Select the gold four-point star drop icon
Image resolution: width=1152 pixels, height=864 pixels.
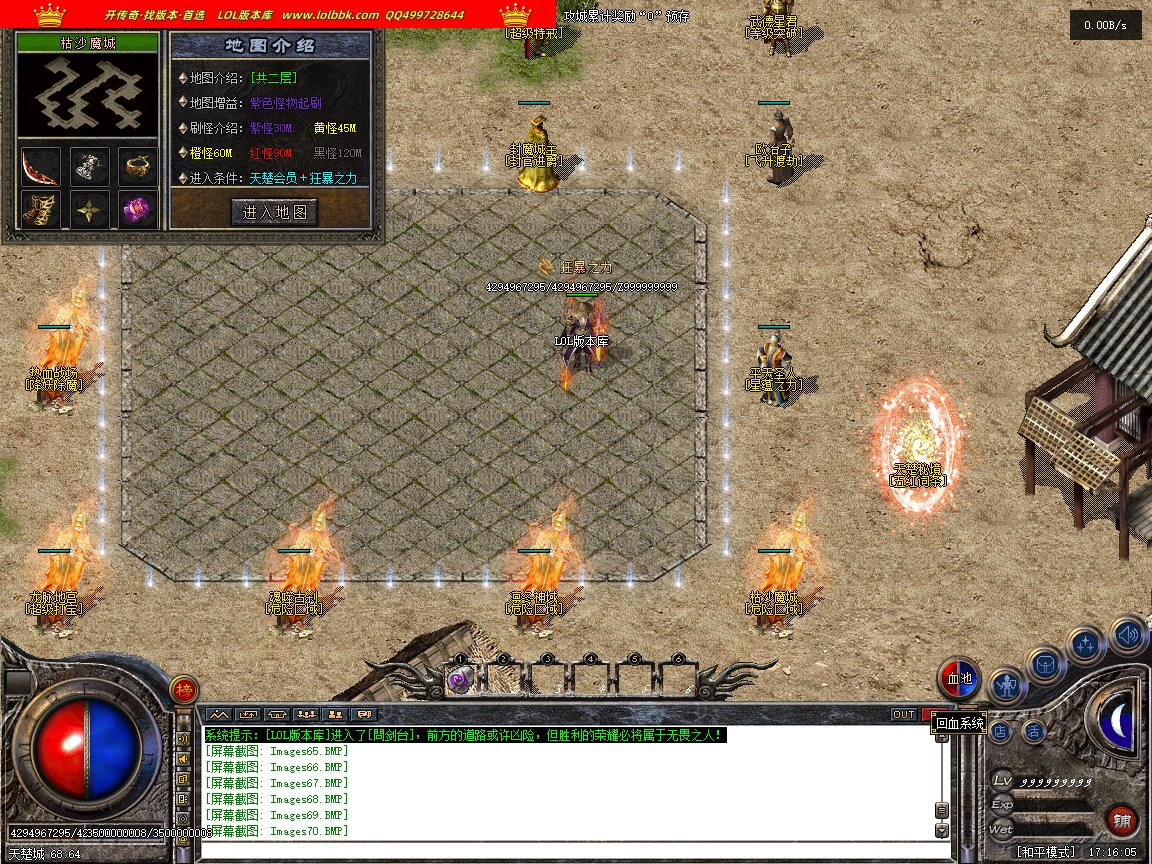(x=90, y=210)
